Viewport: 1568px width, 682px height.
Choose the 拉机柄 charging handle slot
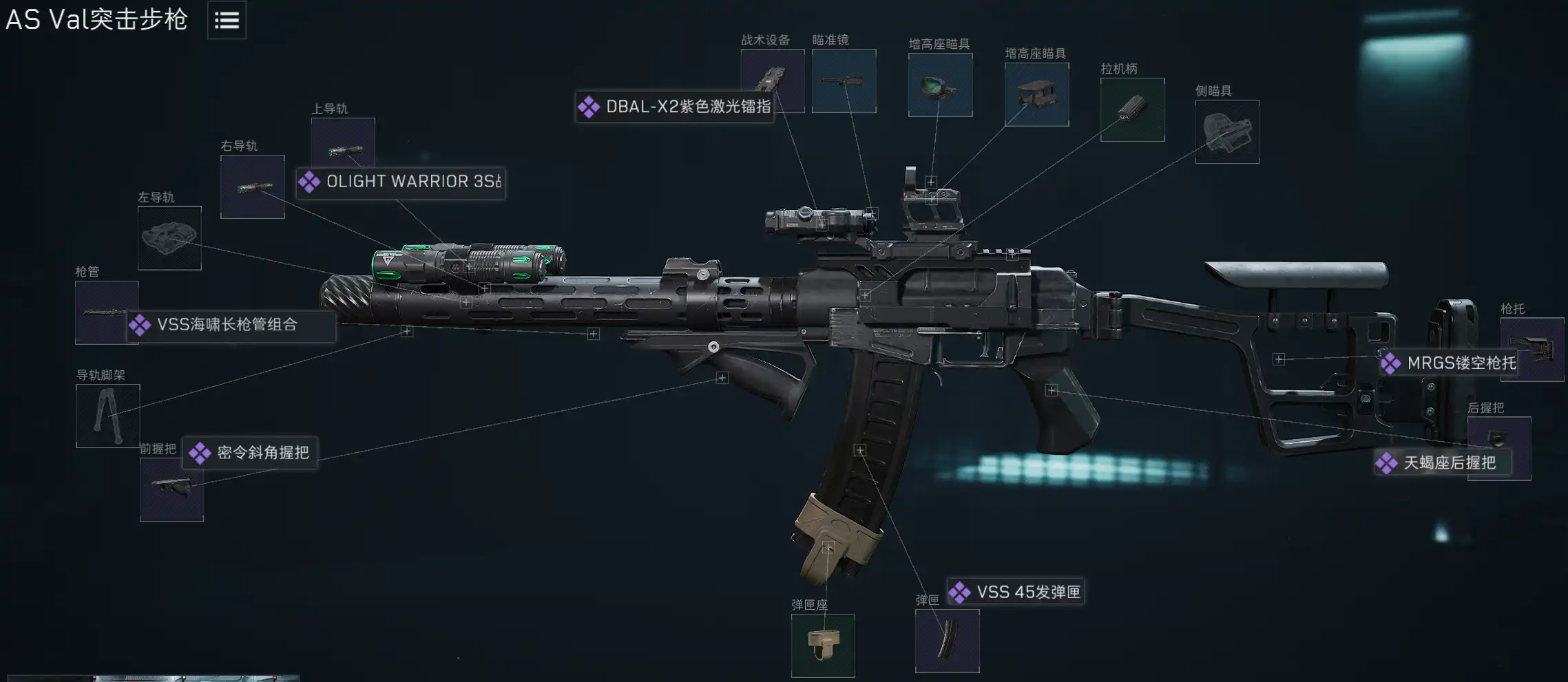coord(1132,109)
